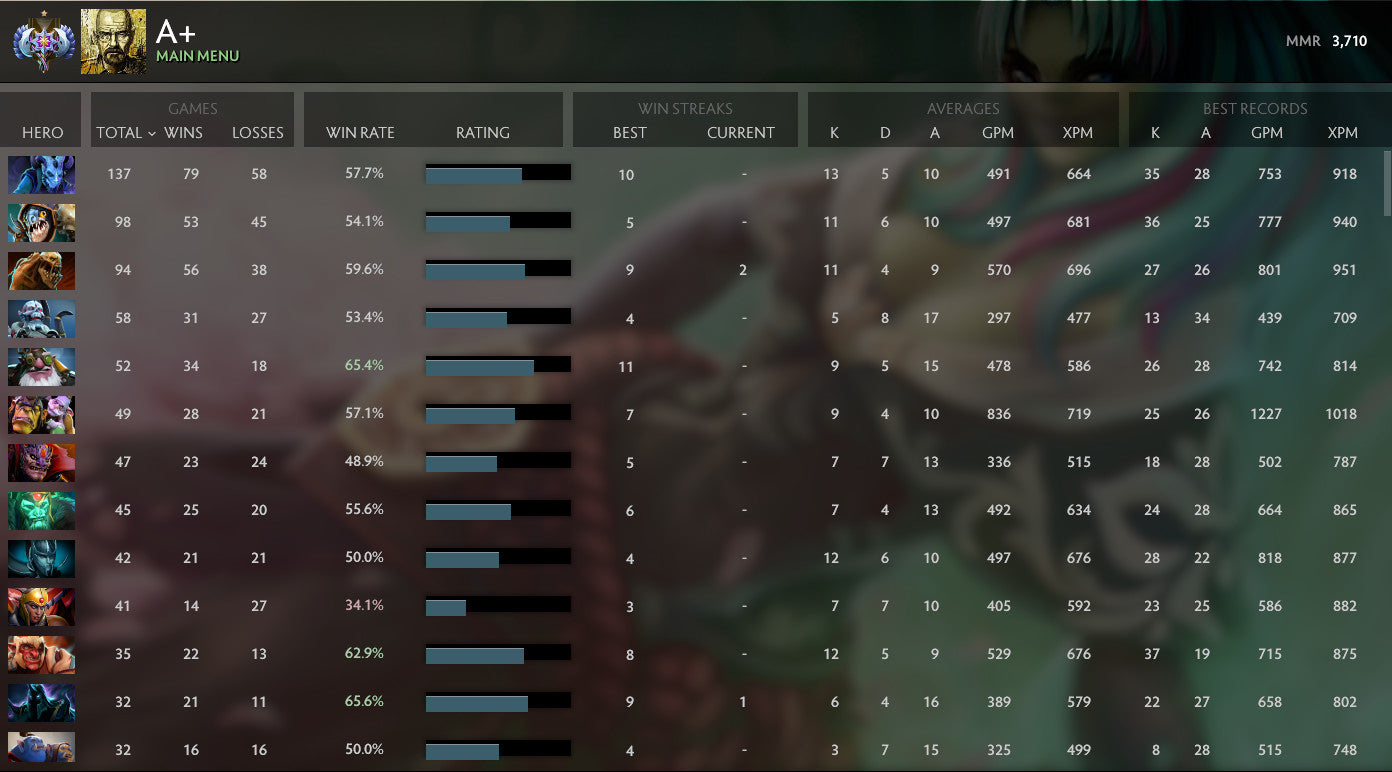Click the green 65.4% win rate value

pyautogui.click(x=363, y=365)
